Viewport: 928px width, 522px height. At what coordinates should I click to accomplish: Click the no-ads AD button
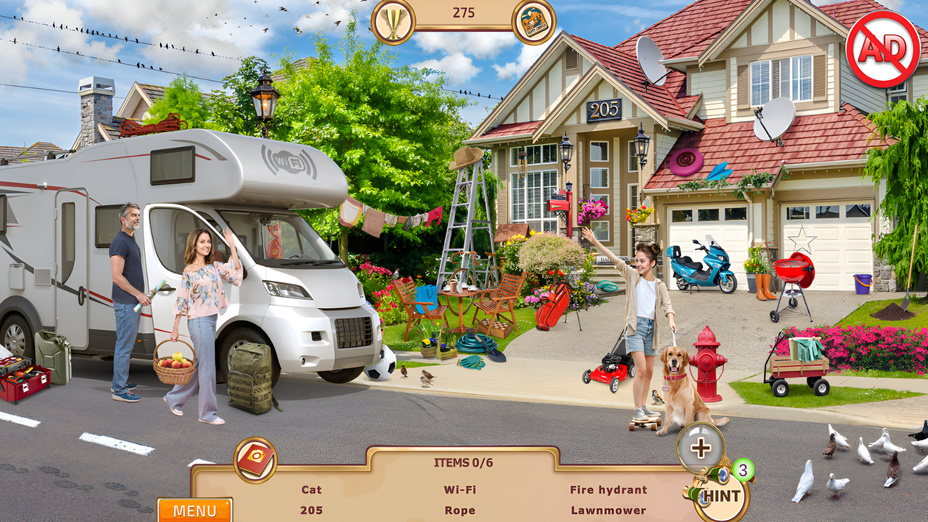point(882,49)
